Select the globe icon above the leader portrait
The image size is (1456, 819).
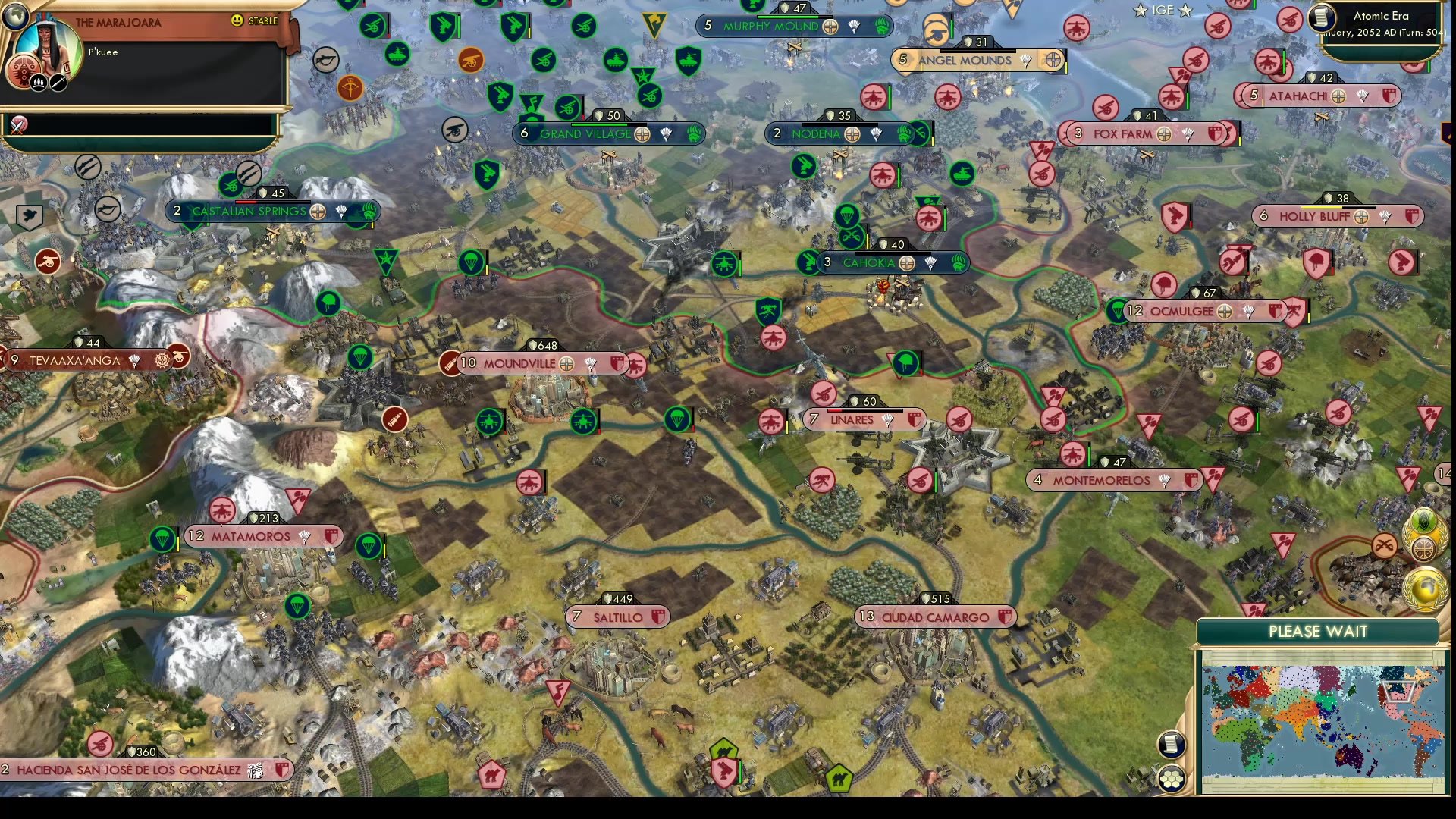pos(14,17)
